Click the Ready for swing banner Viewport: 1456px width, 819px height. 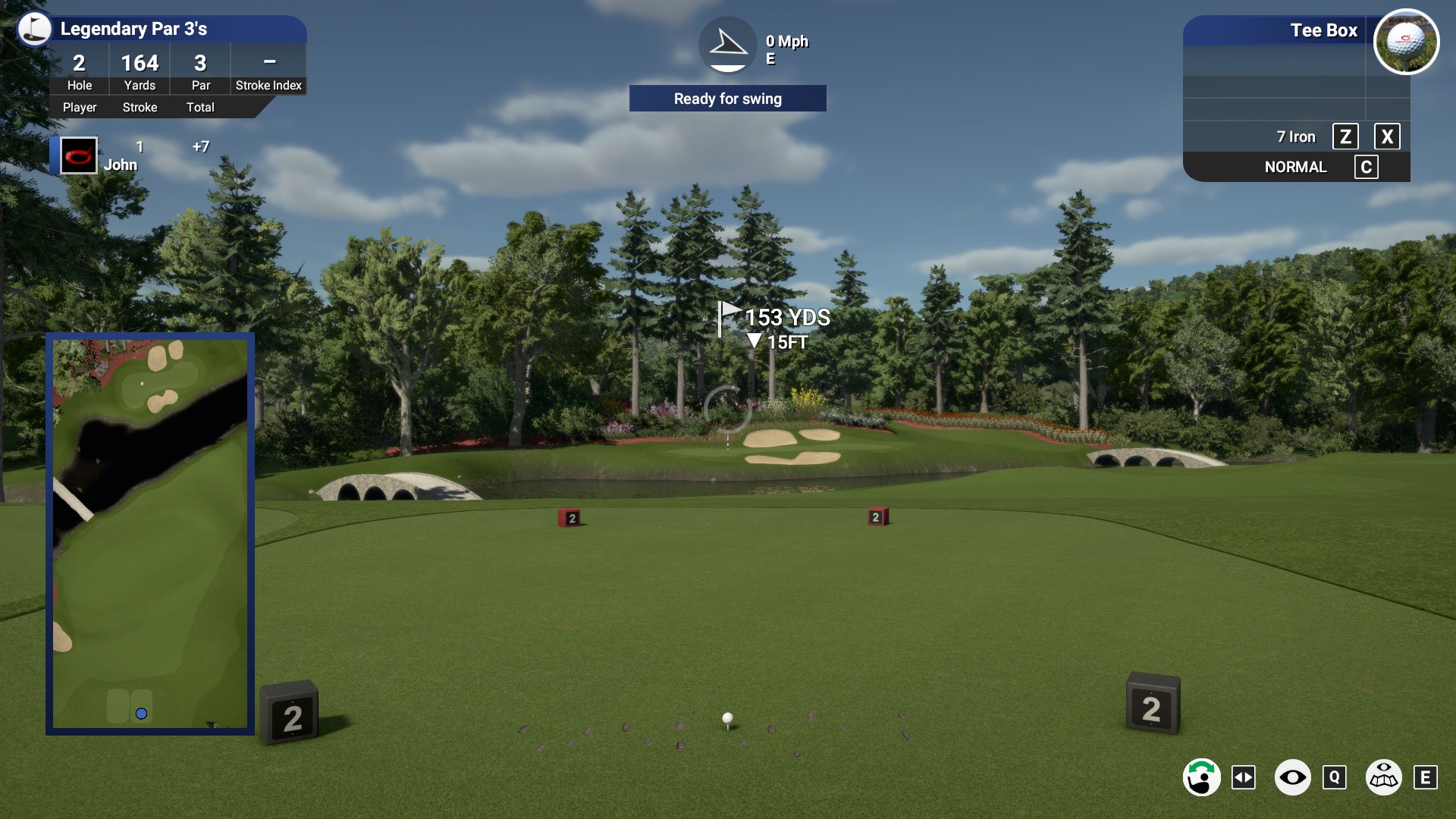coord(727,99)
